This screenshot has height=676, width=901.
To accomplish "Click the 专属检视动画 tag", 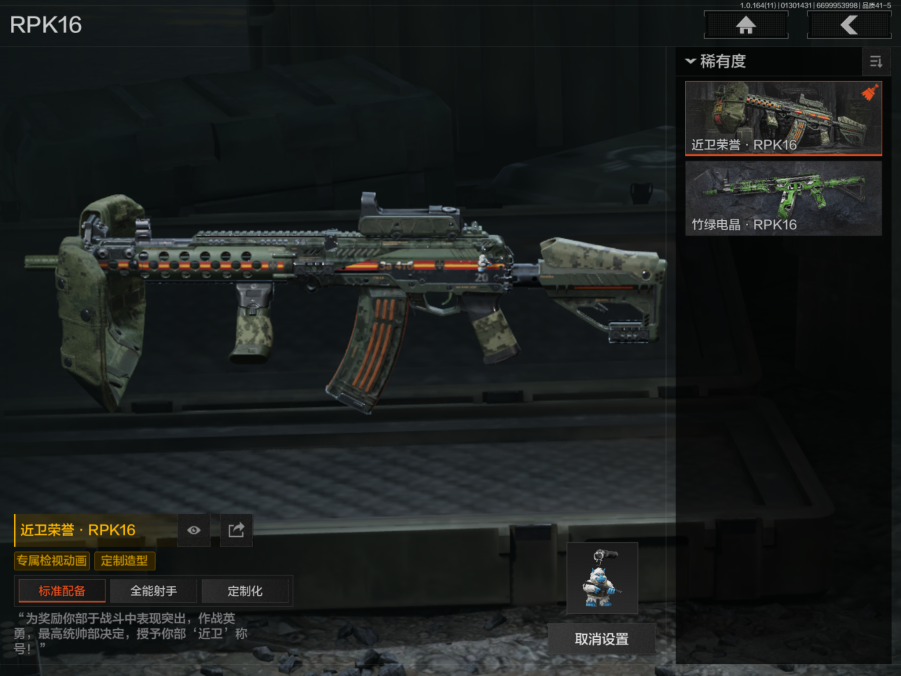I will coord(51,561).
